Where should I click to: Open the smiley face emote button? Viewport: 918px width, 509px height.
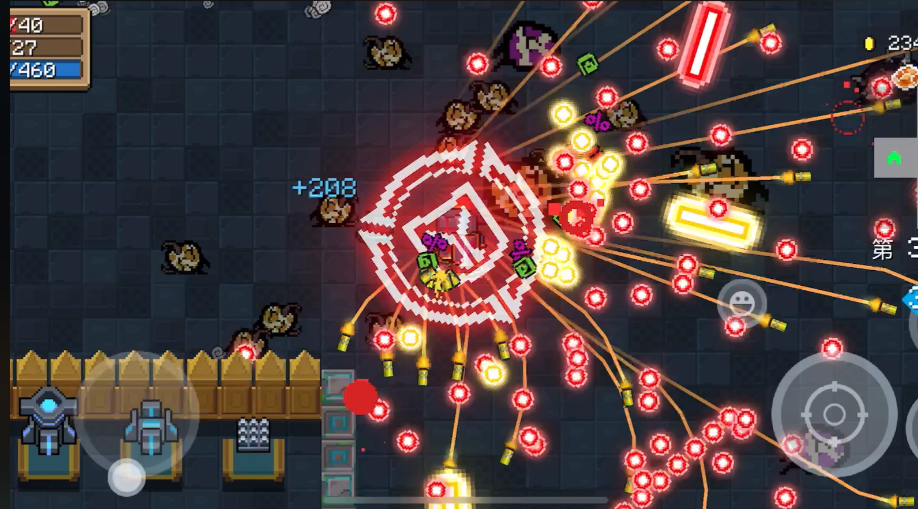(x=741, y=302)
